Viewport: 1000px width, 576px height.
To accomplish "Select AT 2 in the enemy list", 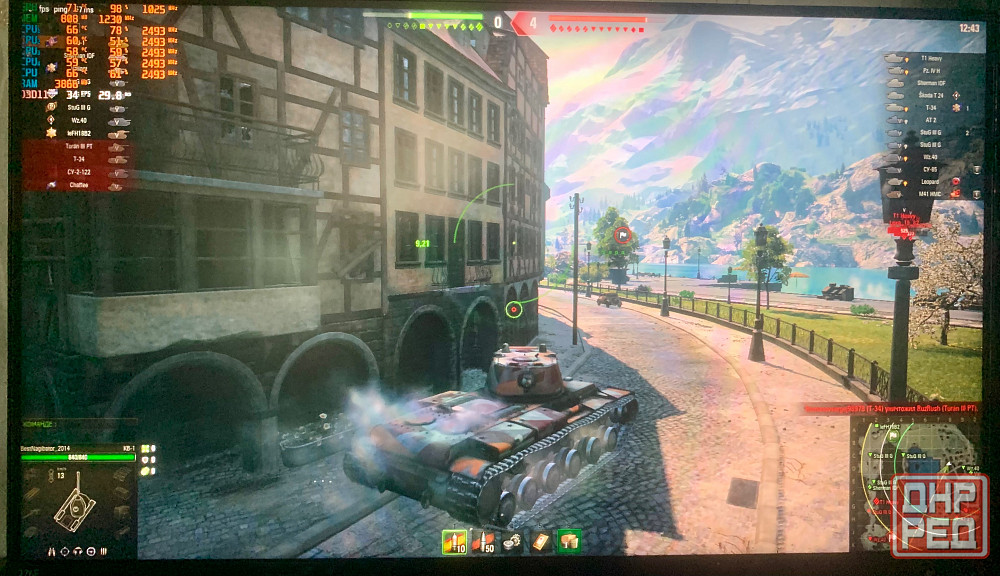I will (x=930, y=119).
